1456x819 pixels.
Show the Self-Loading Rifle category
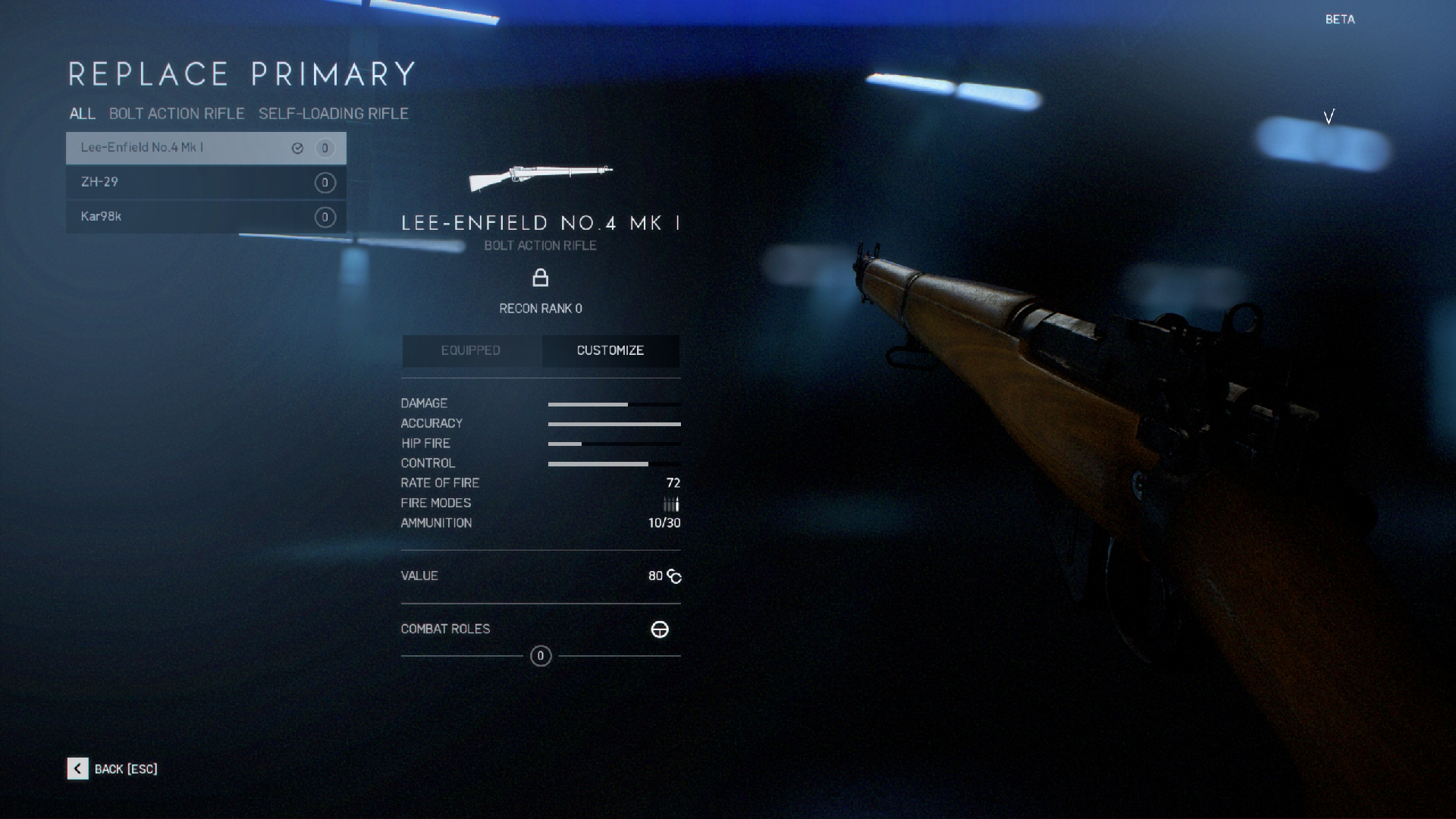(333, 114)
